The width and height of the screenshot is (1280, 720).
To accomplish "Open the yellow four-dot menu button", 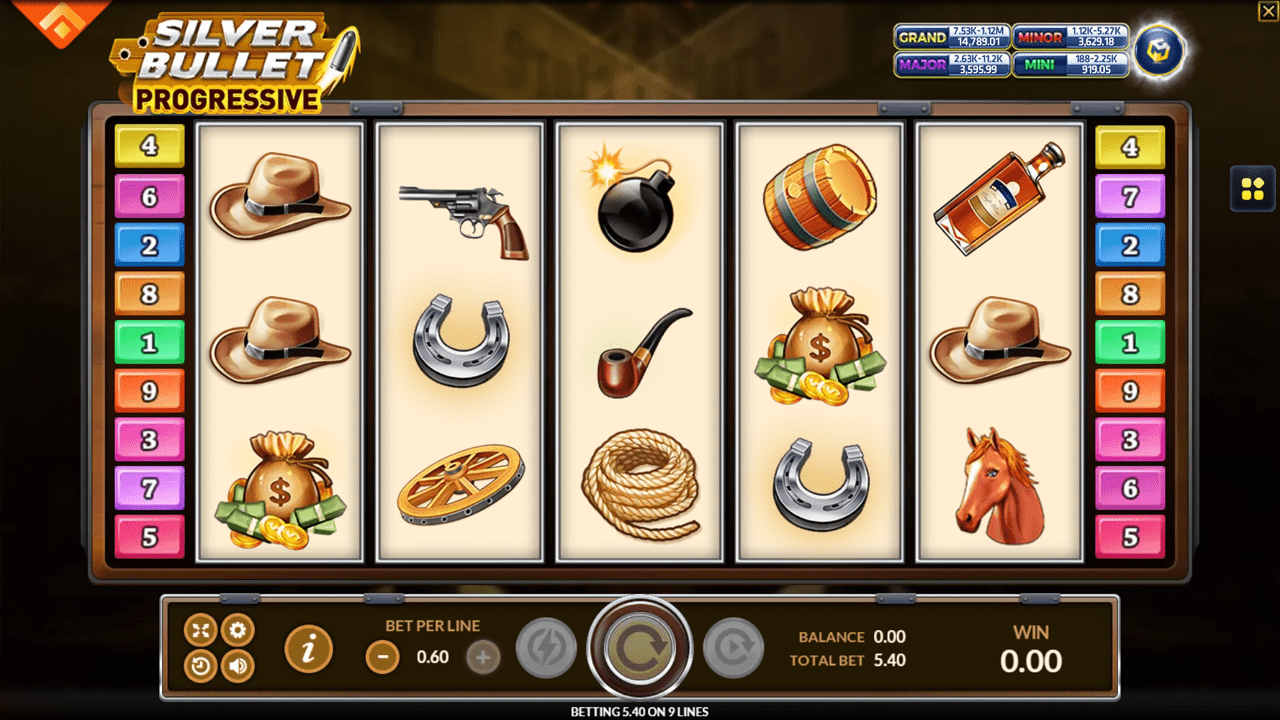I will (1252, 188).
